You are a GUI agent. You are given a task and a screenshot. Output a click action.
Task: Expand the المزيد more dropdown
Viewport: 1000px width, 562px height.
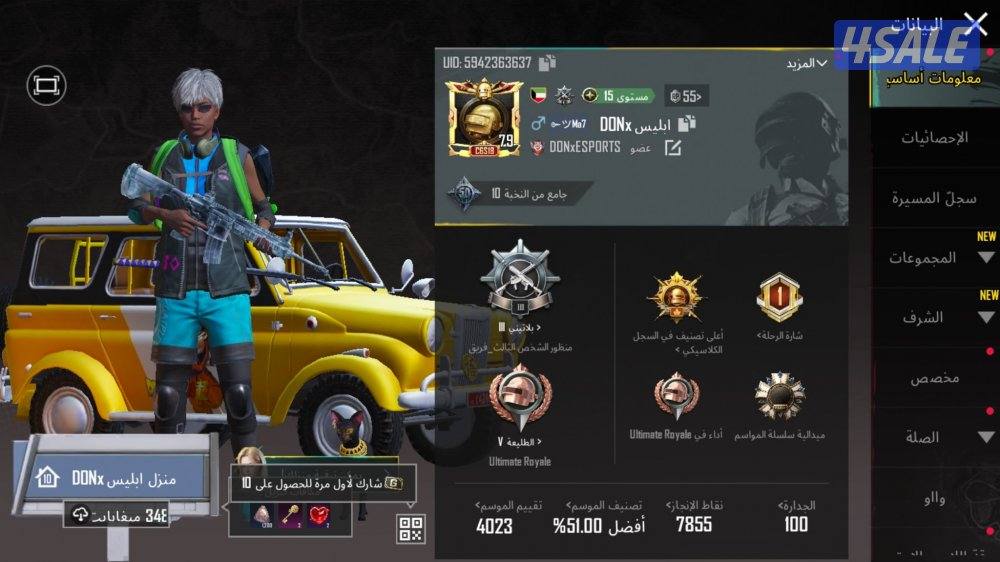[807, 63]
